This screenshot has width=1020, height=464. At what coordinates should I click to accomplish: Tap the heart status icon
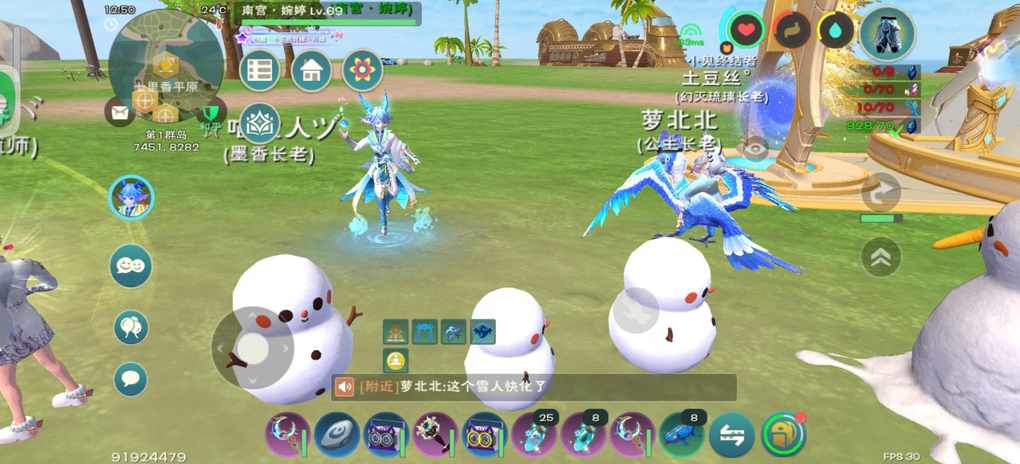(746, 30)
